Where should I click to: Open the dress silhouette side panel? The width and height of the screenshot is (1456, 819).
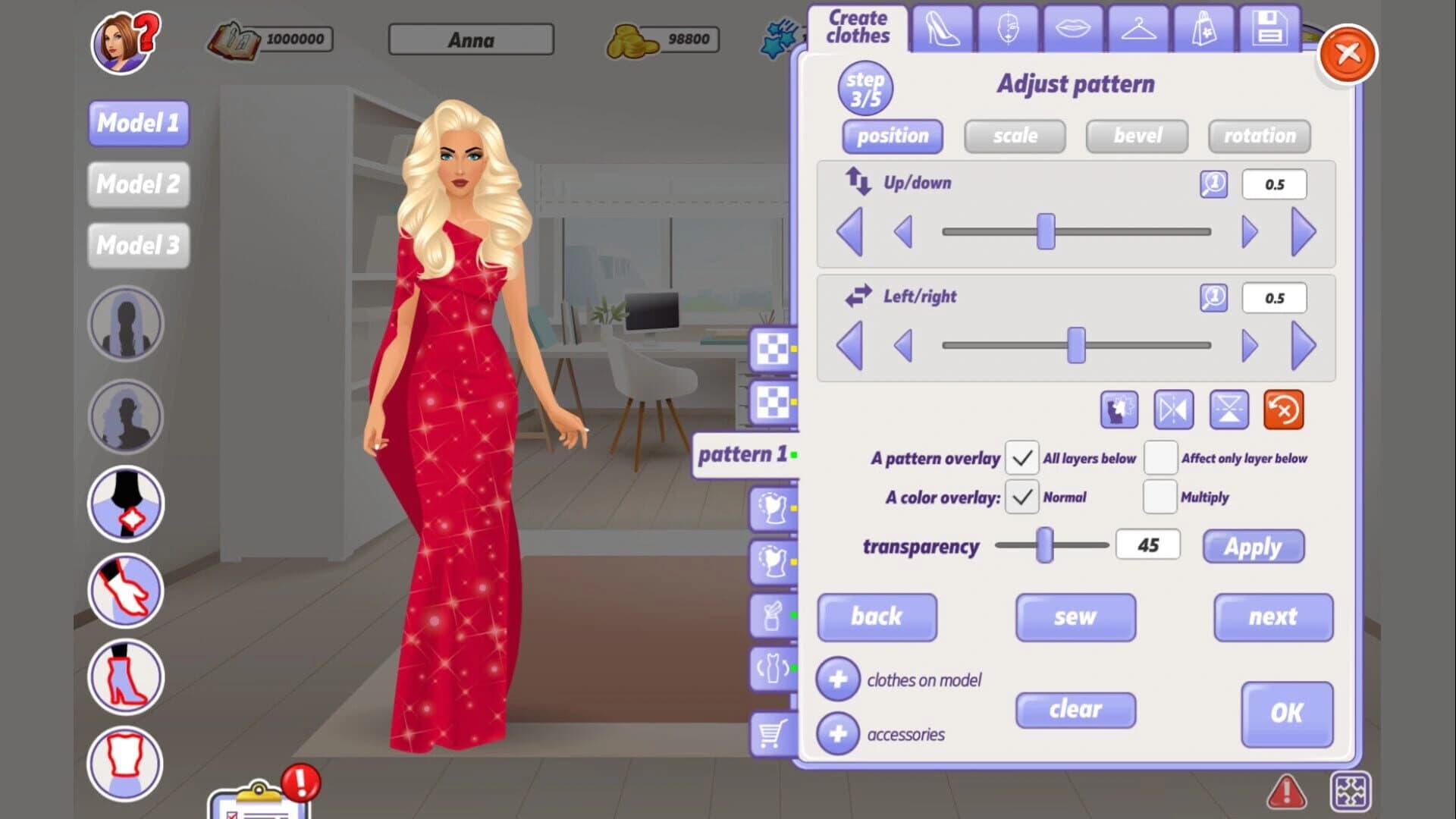(773, 667)
